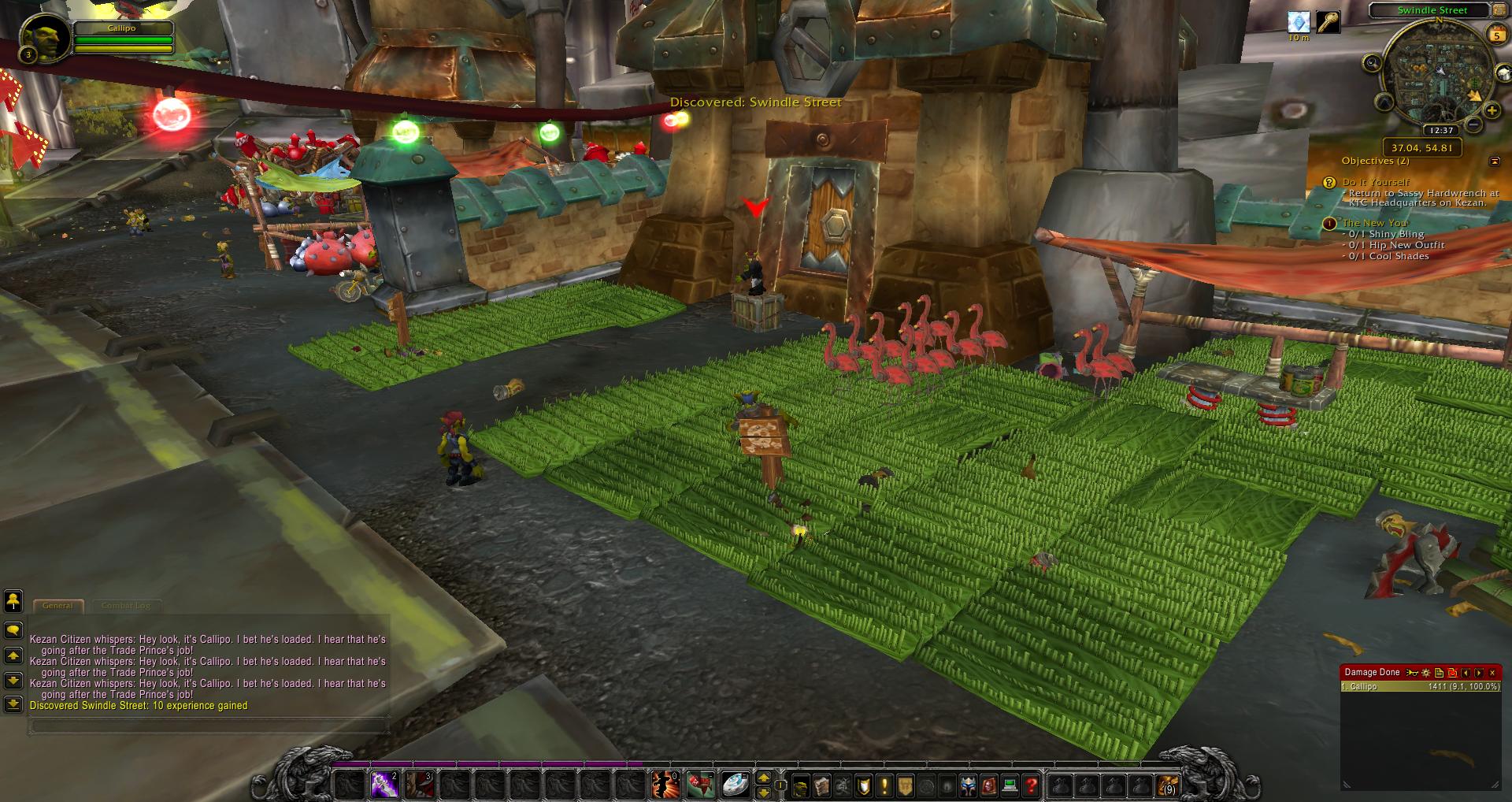Switch to the Combat Log tab
Viewport: 1512px width, 802px height.
point(126,605)
